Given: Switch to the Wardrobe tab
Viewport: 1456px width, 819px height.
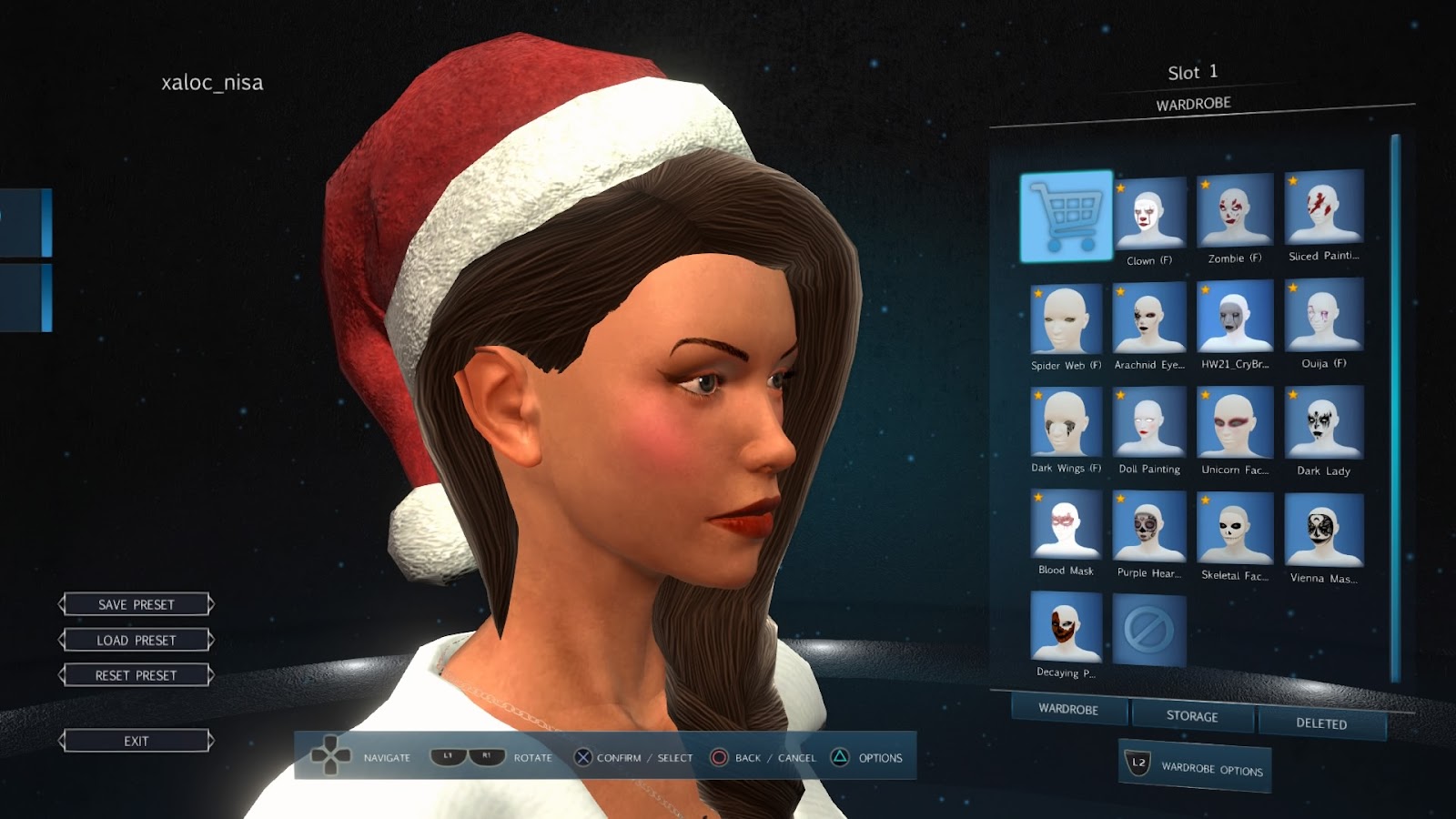Looking at the screenshot, I should (1068, 709).
